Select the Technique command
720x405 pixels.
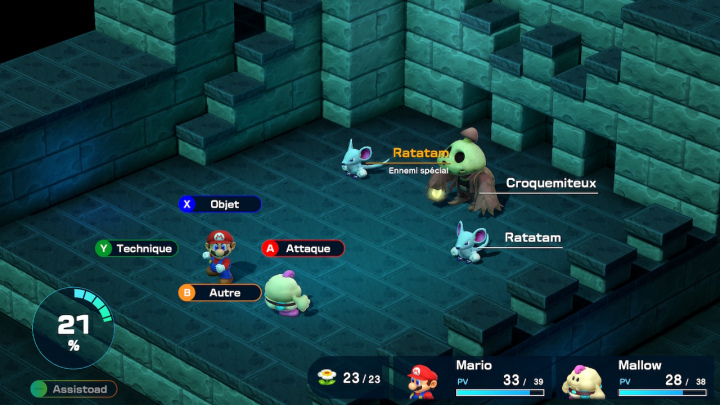coord(136,248)
